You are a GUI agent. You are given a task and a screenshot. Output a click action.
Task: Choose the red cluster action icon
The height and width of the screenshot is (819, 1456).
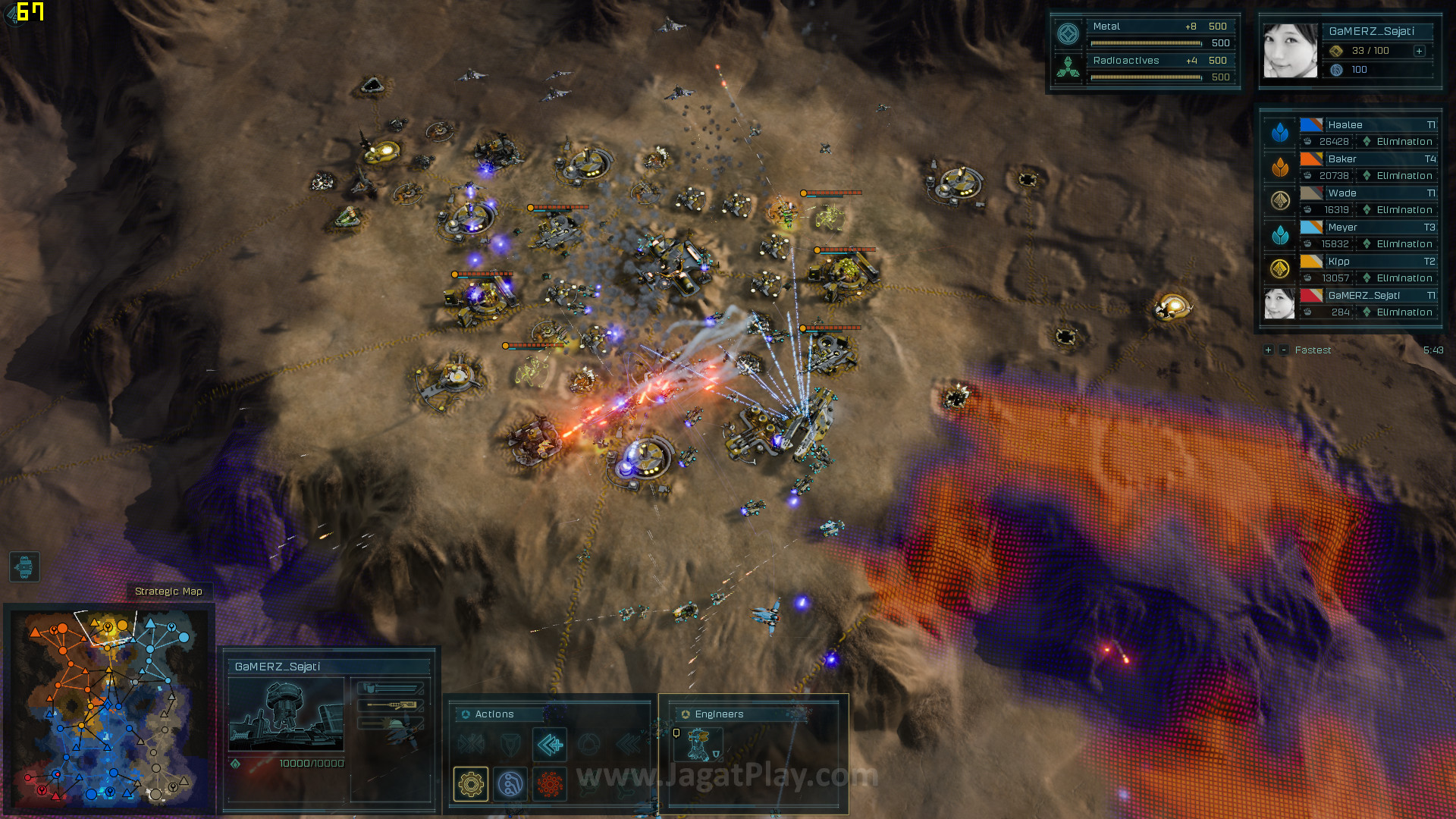[550, 783]
